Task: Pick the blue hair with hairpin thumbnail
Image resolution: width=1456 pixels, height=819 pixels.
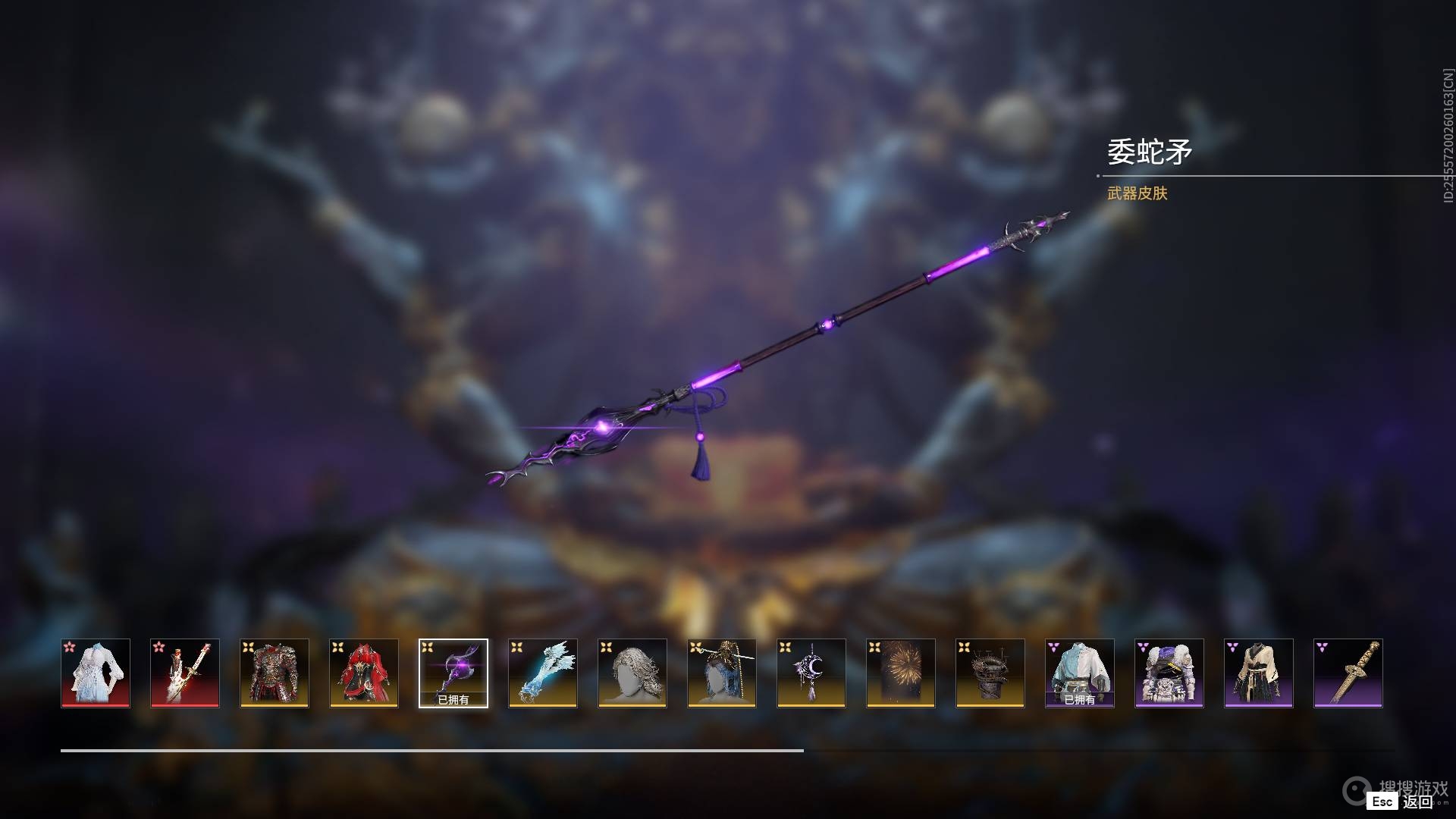Action: click(722, 673)
